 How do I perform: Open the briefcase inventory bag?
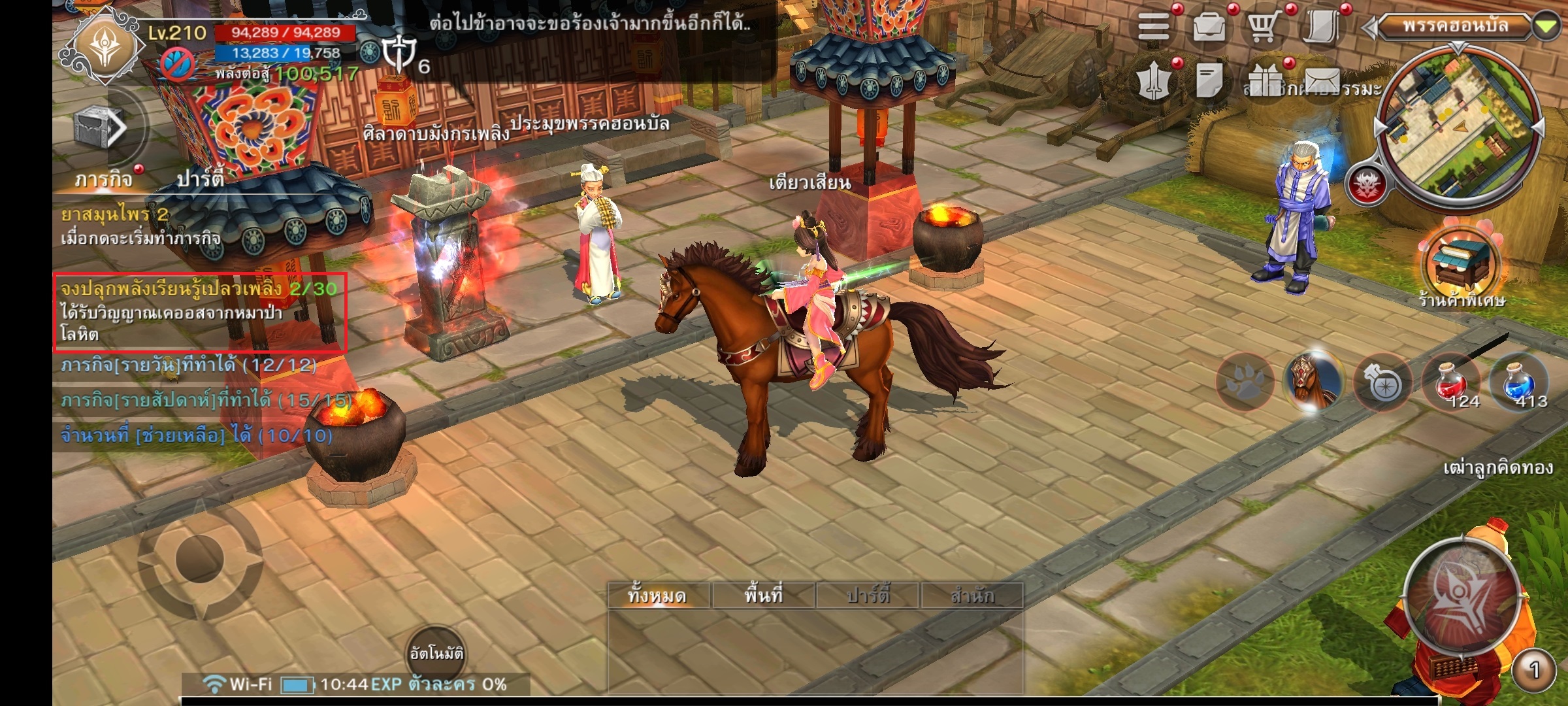tap(1209, 27)
